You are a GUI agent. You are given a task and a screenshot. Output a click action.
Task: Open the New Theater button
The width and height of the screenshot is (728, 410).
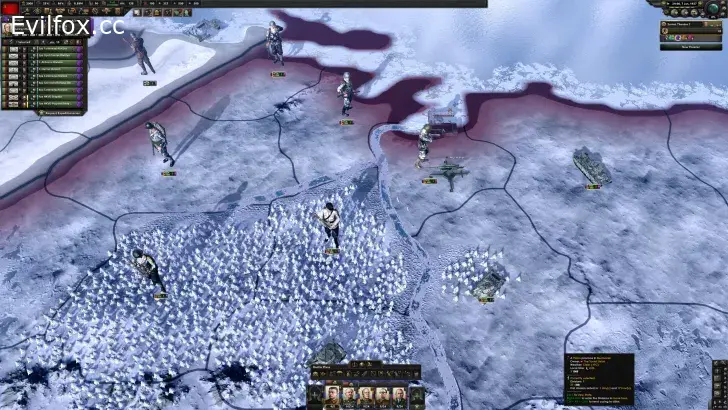pyautogui.click(x=690, y=46)
